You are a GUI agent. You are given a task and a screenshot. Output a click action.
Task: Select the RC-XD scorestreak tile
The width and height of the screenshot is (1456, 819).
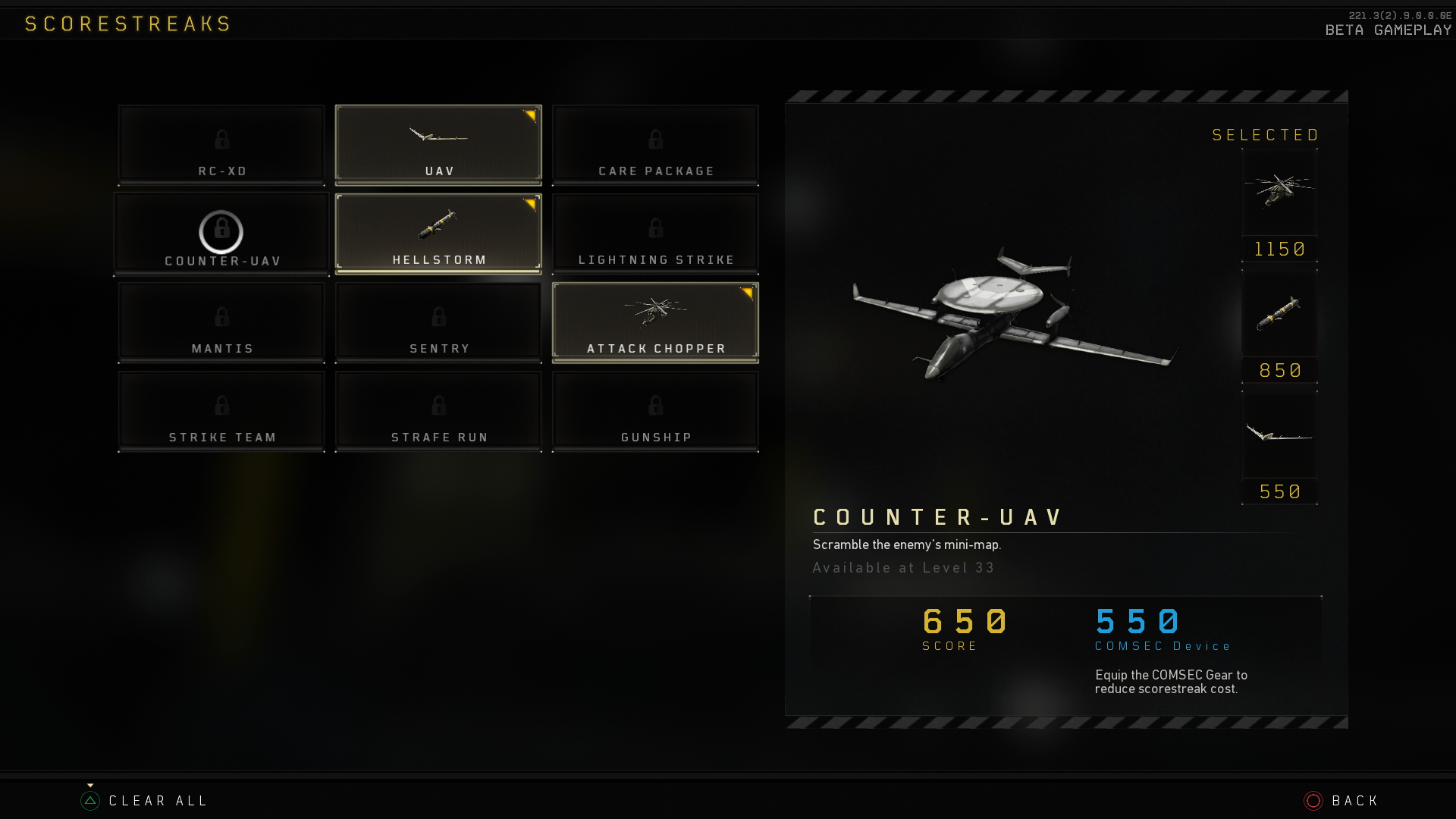(221, 145)
